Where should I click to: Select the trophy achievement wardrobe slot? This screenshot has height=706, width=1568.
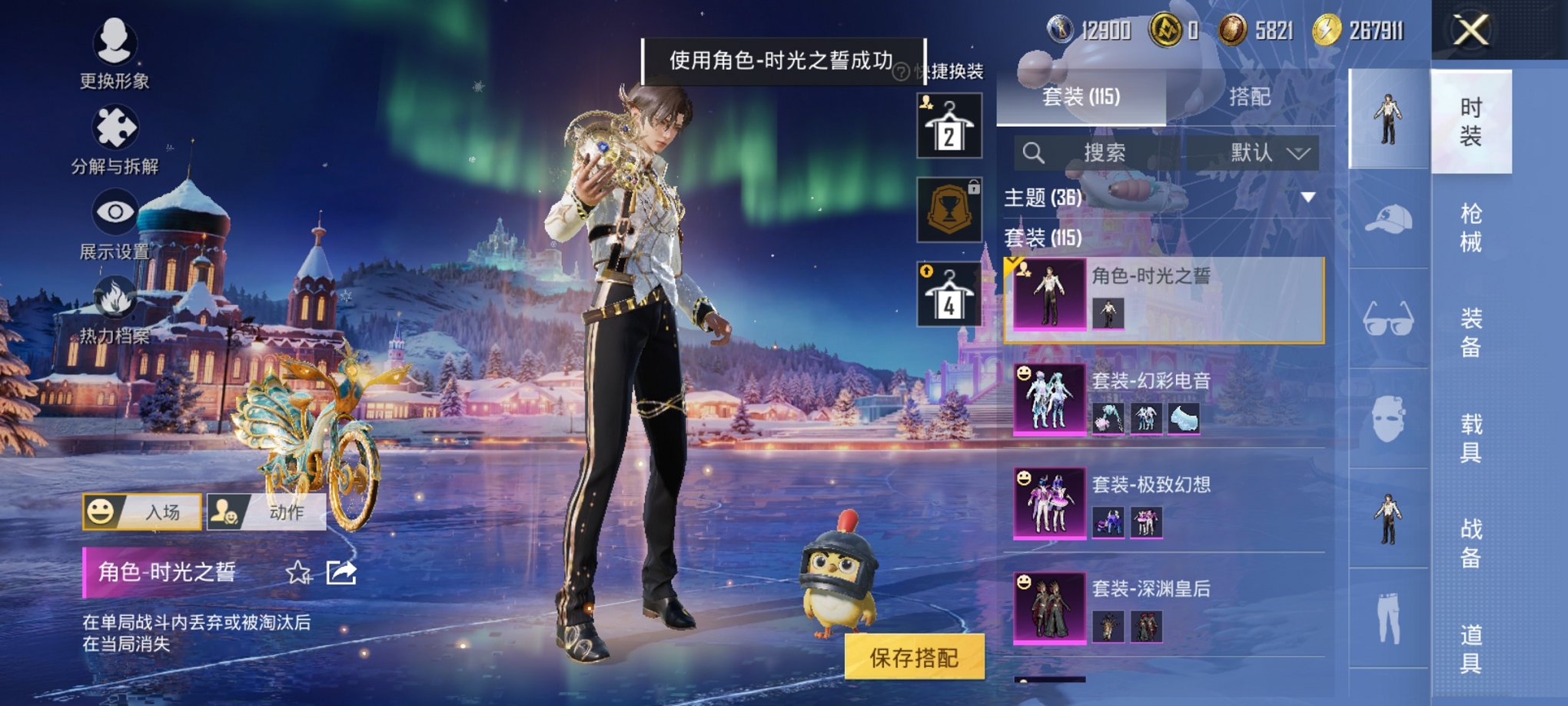coord(948,210)
